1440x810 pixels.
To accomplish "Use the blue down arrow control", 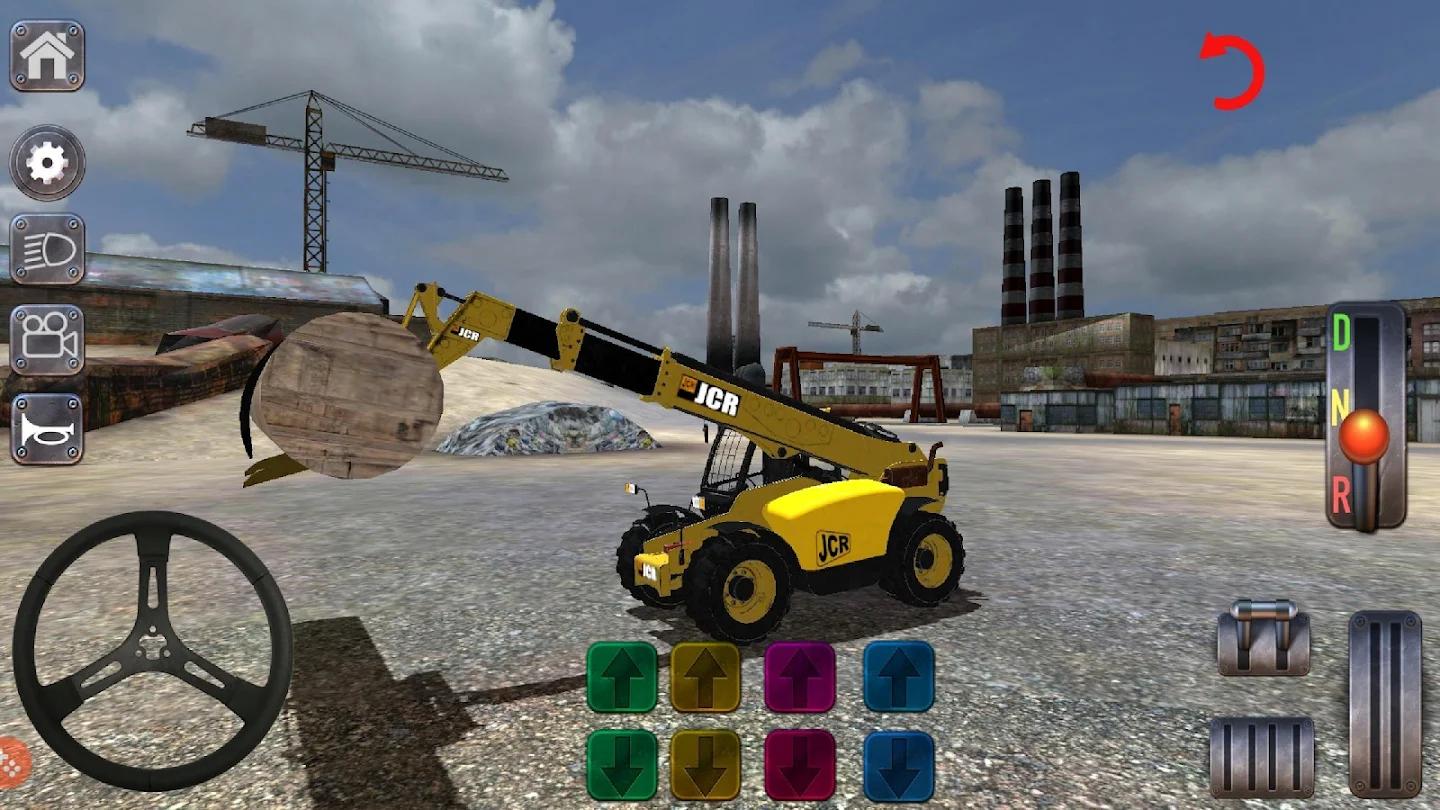I will (899, 765).
